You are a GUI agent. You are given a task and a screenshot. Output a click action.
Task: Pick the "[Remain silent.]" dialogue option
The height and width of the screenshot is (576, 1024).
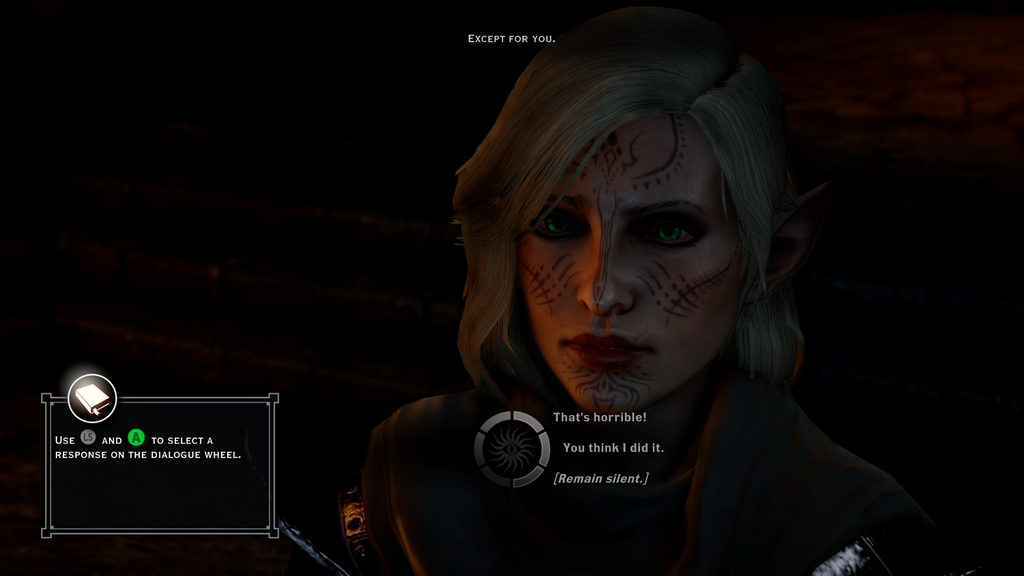pyautogui.click(x=600, y=479)
